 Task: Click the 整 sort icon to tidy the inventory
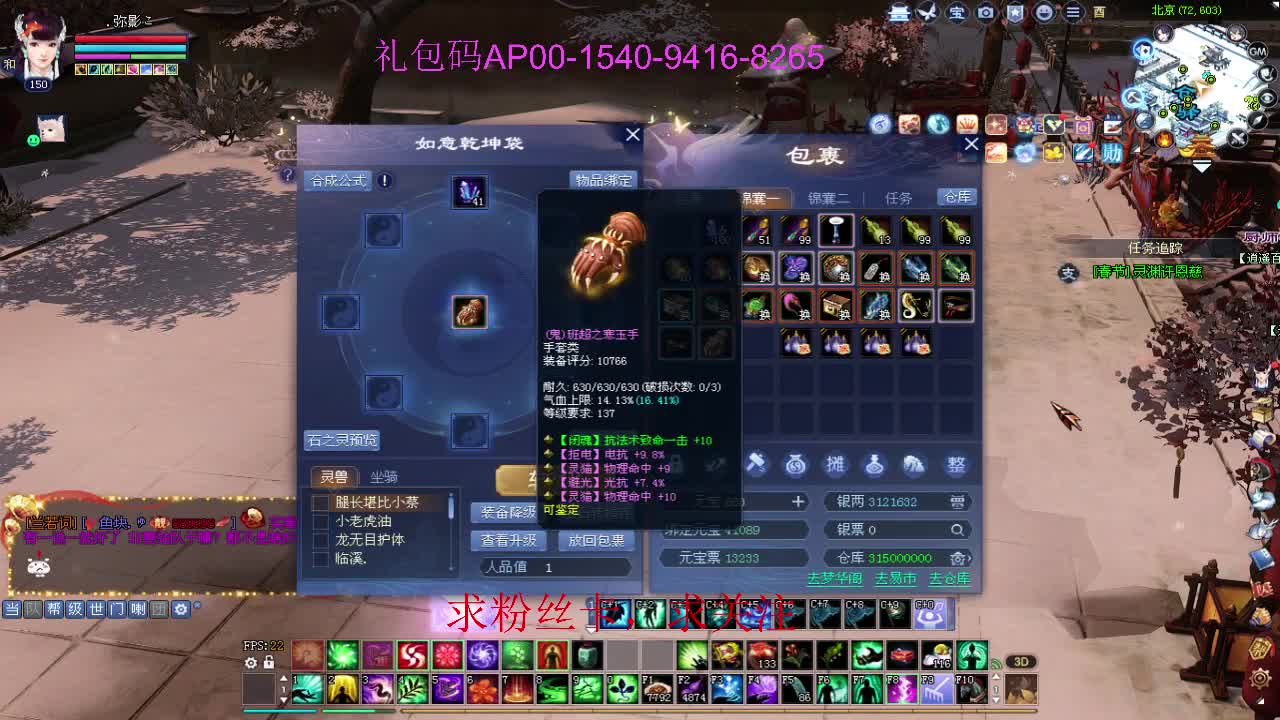coord(955,463)
